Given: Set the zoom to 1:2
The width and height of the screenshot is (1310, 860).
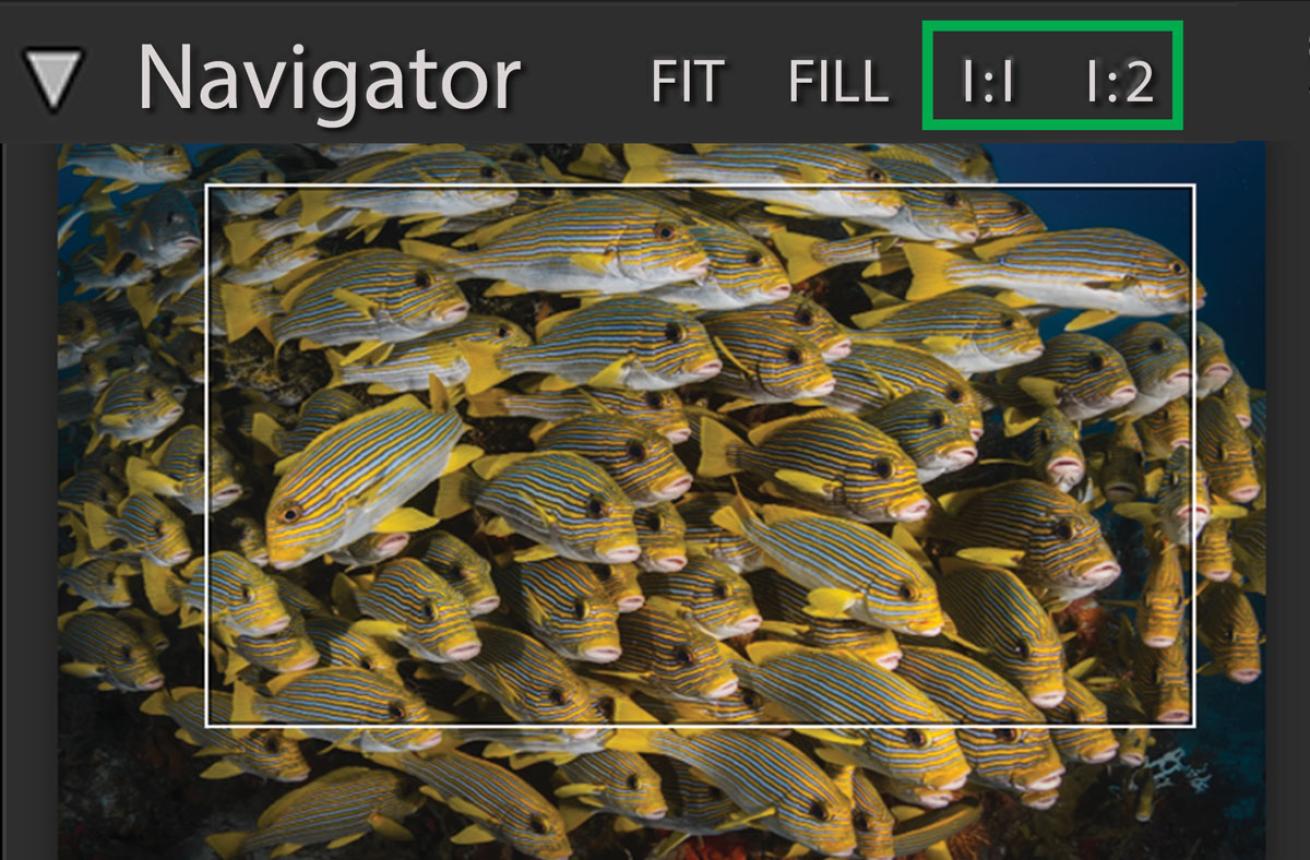Looking at the screenshot, I should point(1120,82).
